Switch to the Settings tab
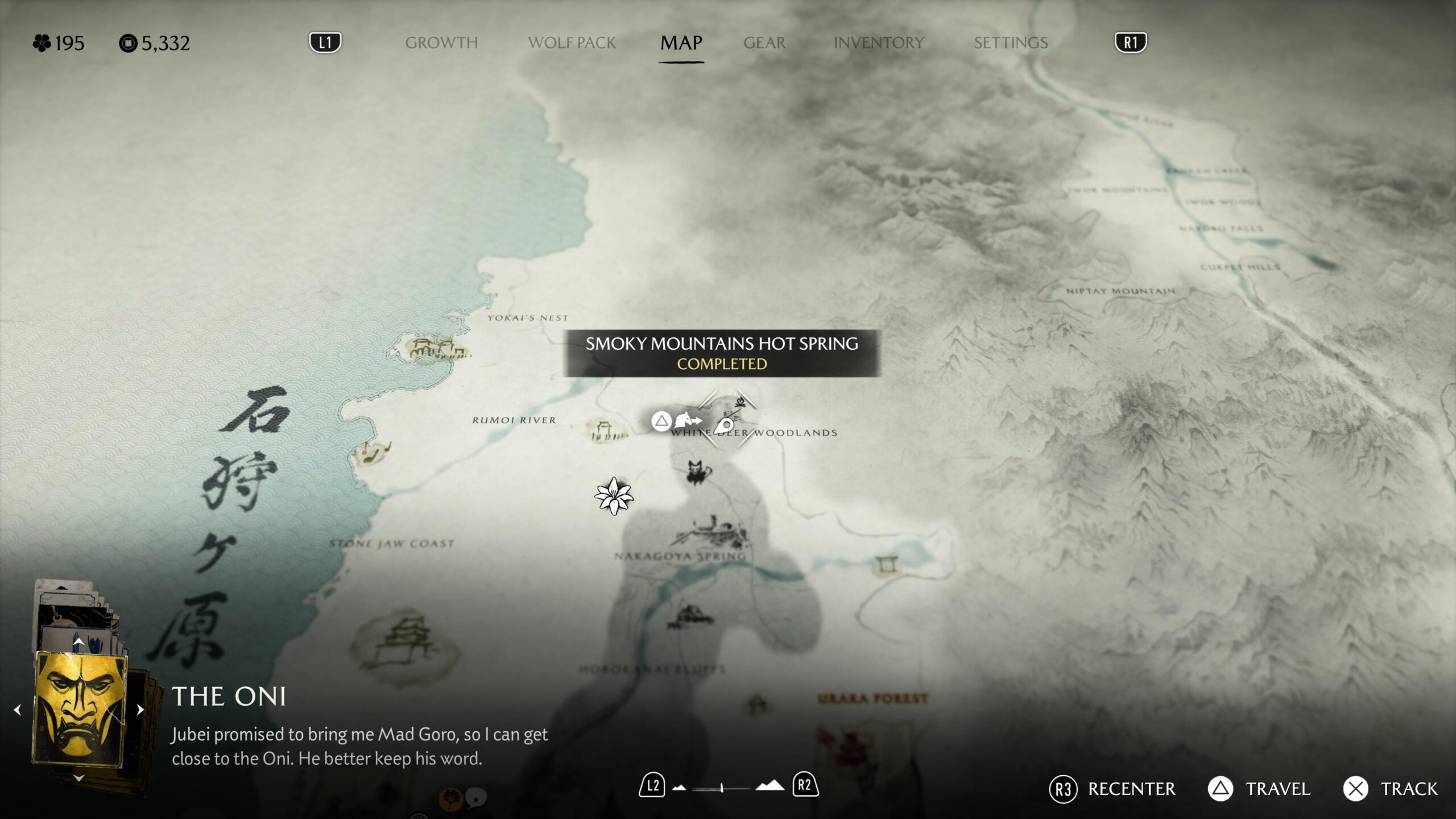The width and height of the screenshot is (1456, 819). (x=1011, y=43)
